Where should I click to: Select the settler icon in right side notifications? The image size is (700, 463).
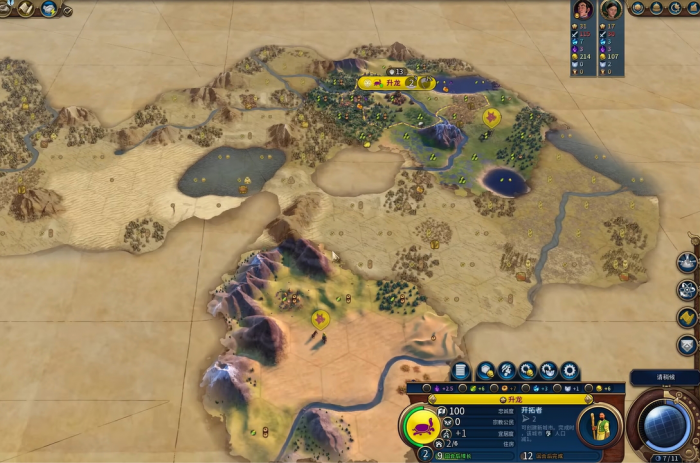[686, 262]
